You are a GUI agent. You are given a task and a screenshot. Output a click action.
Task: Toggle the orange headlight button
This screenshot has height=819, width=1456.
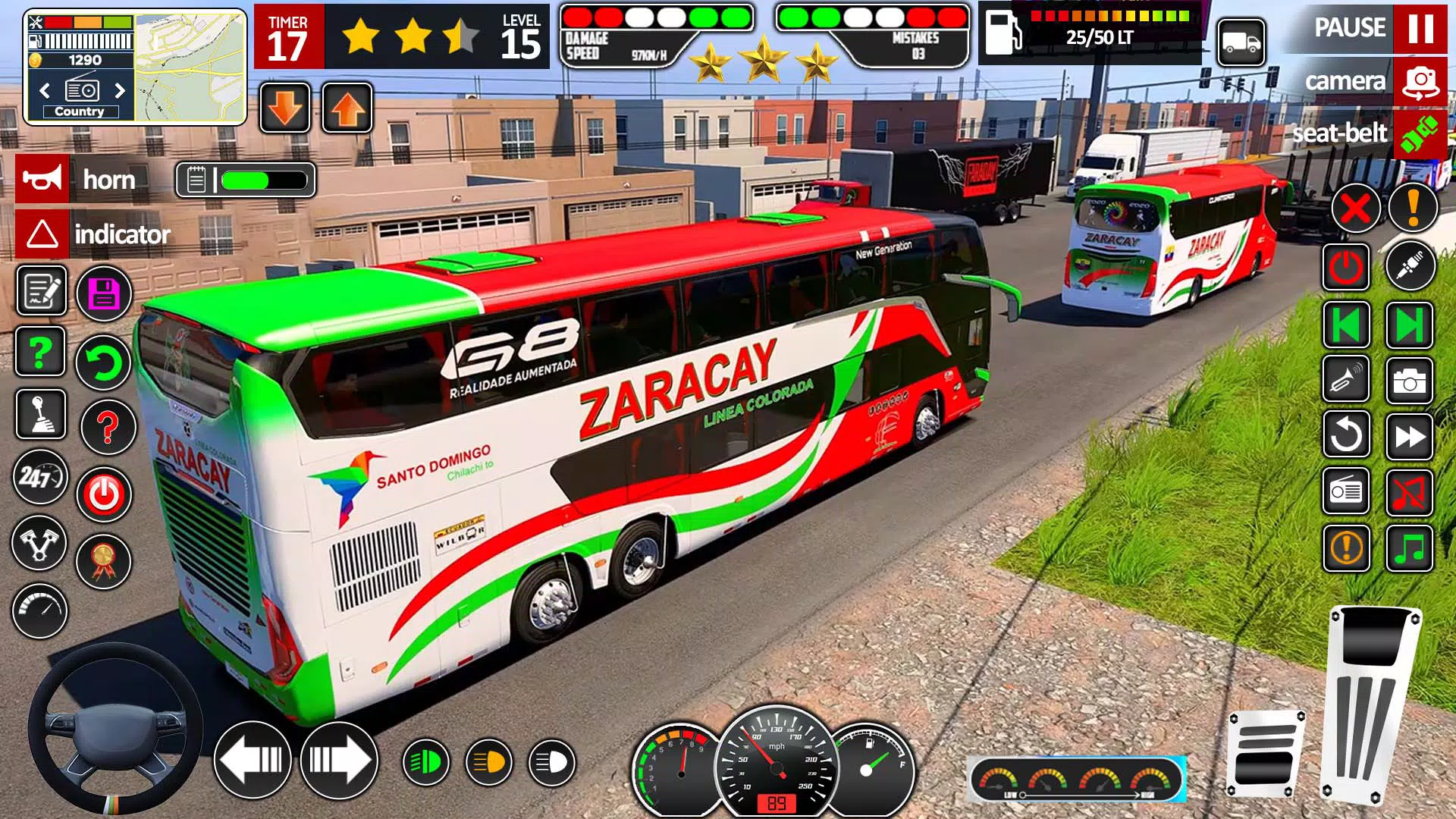point(489,762)
